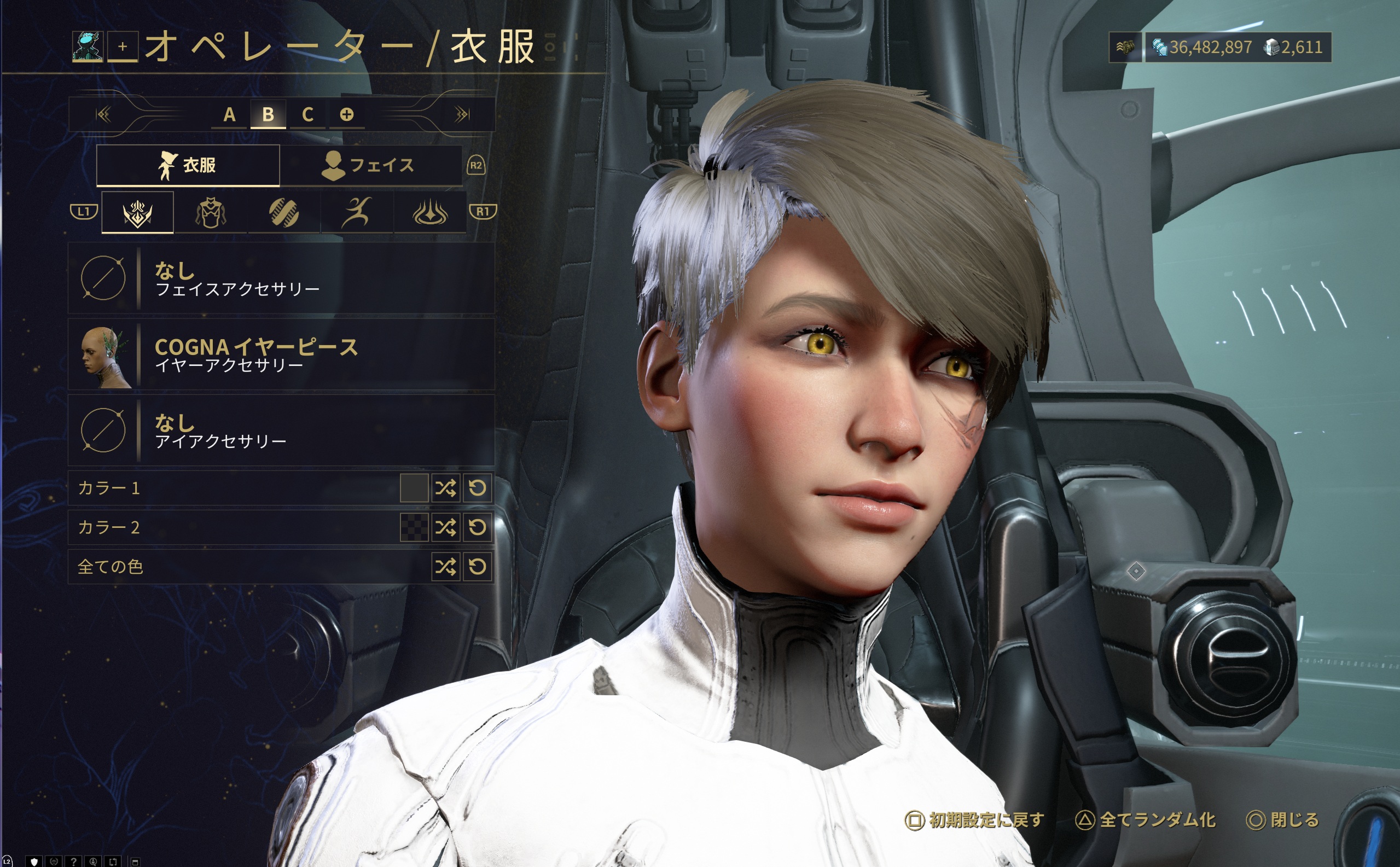Add a new appearance config slot

[346, 115]
